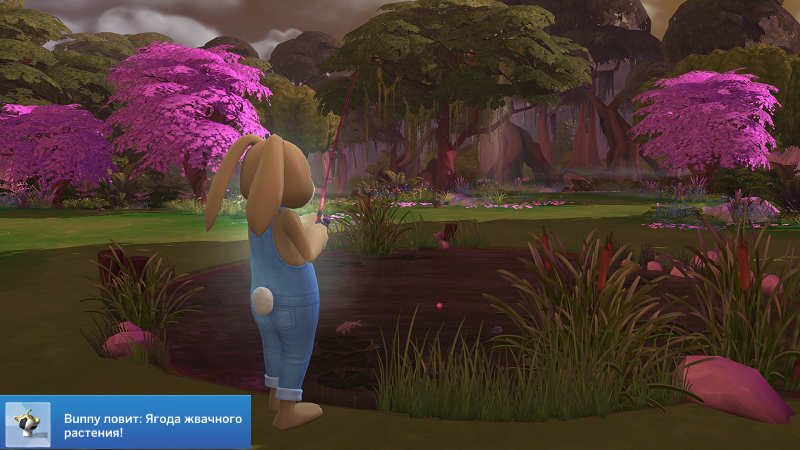Viewport: 800px width, 450px height.
Task: Click the caught item icon in notification
Action: [x=28, y=423]
